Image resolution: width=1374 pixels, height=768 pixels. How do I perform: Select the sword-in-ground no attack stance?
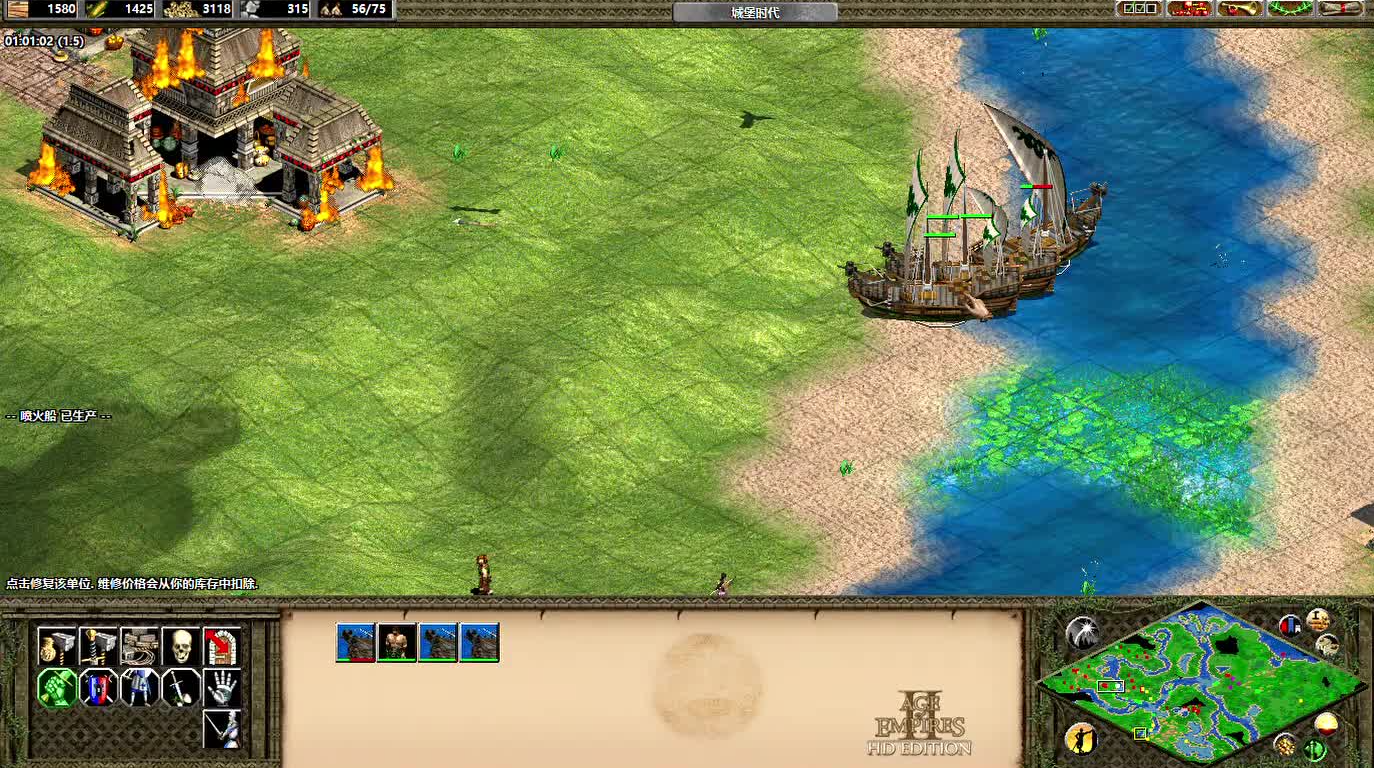click(x=180, y=688)
